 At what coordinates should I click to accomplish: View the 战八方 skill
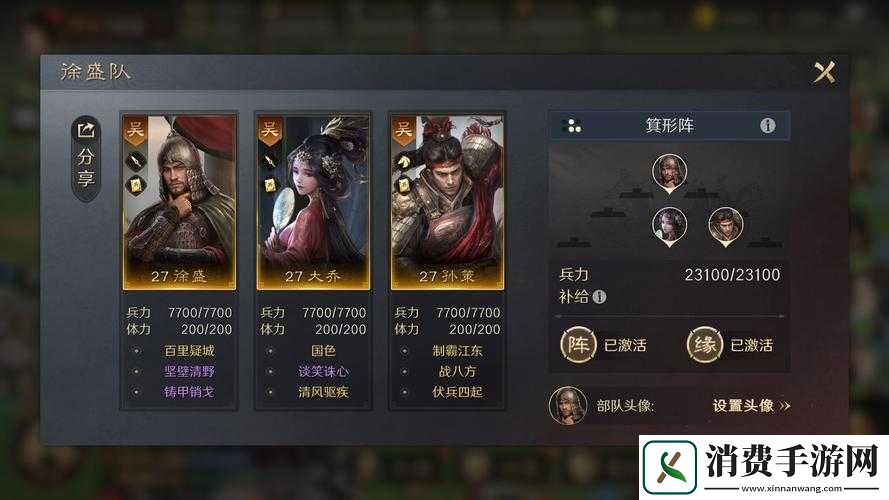tap(457, 371)
